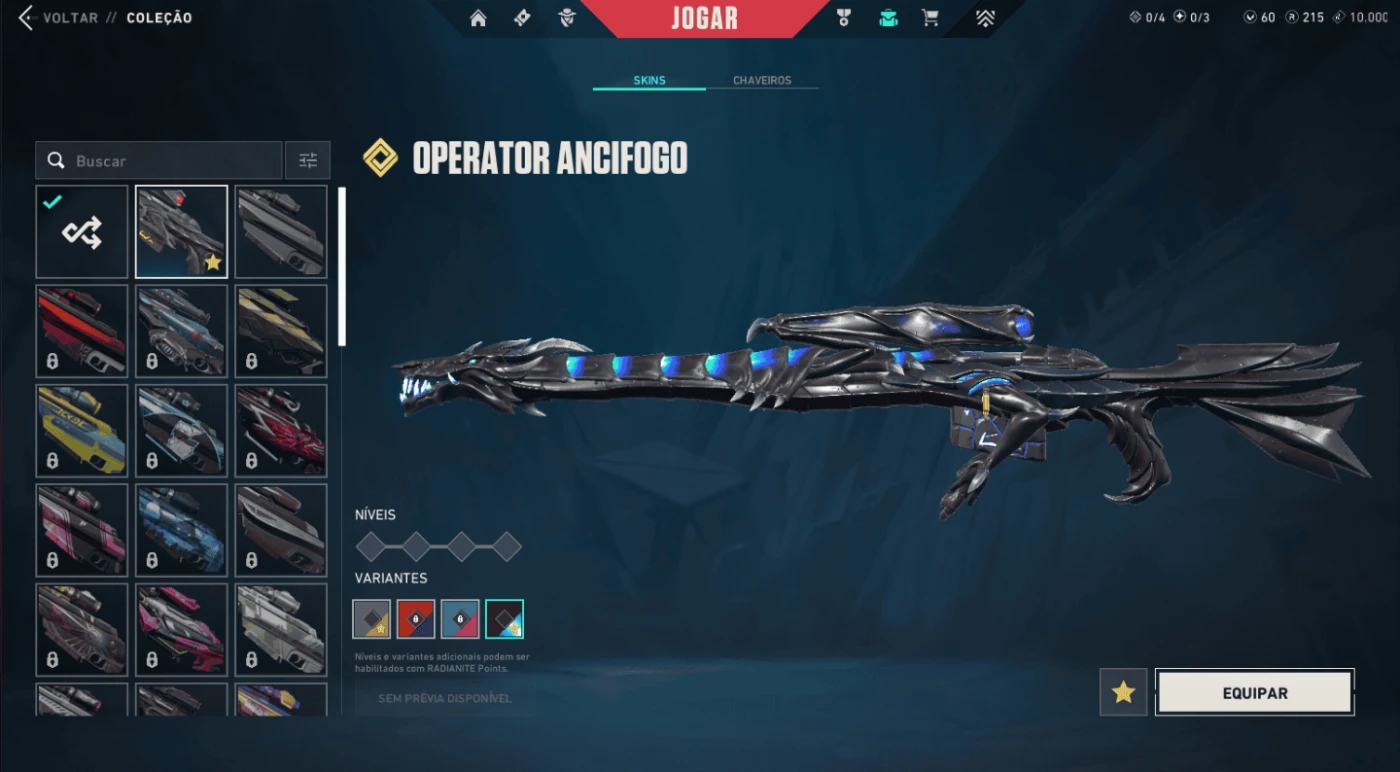Select the favorited dragon Operator skin thumbnail
Image resolution: width=1400 pixels, height=772 pixels.
pyautogui.click(x=182, y=232)
